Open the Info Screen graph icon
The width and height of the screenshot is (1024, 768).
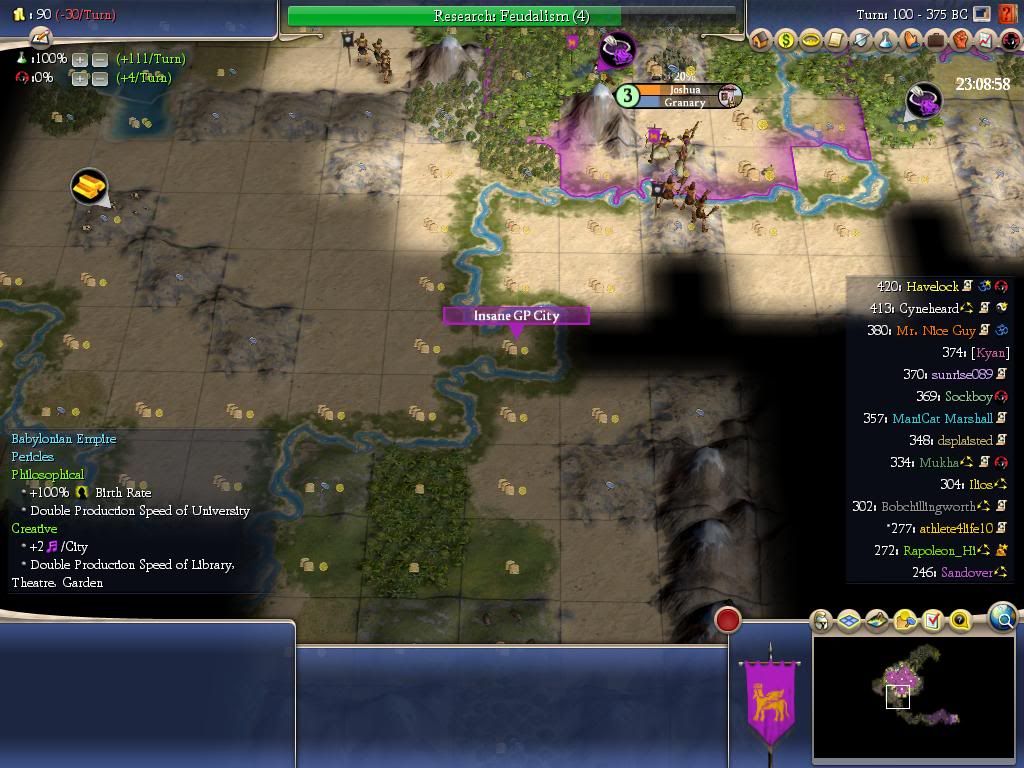pos(986,41)
